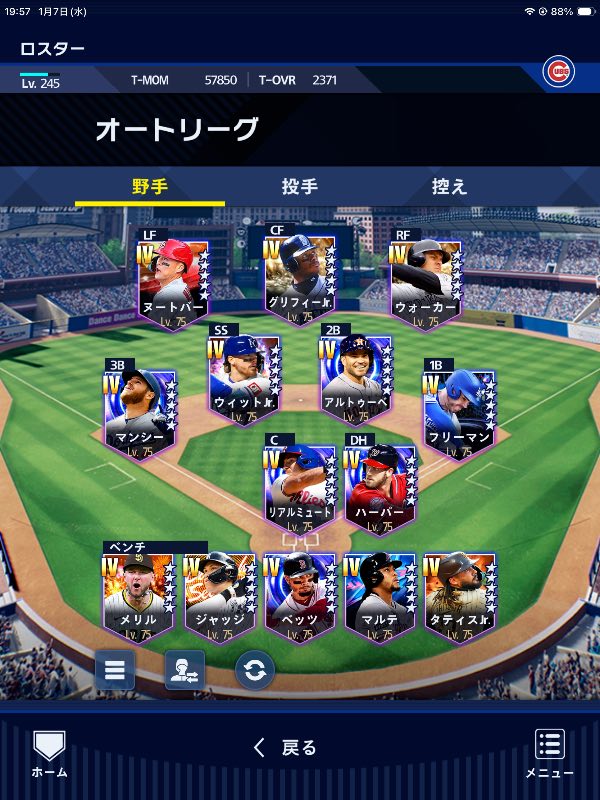600x800 pixels.
Task: Show the 控え reserves tab
Action: (x=449, y=187)
